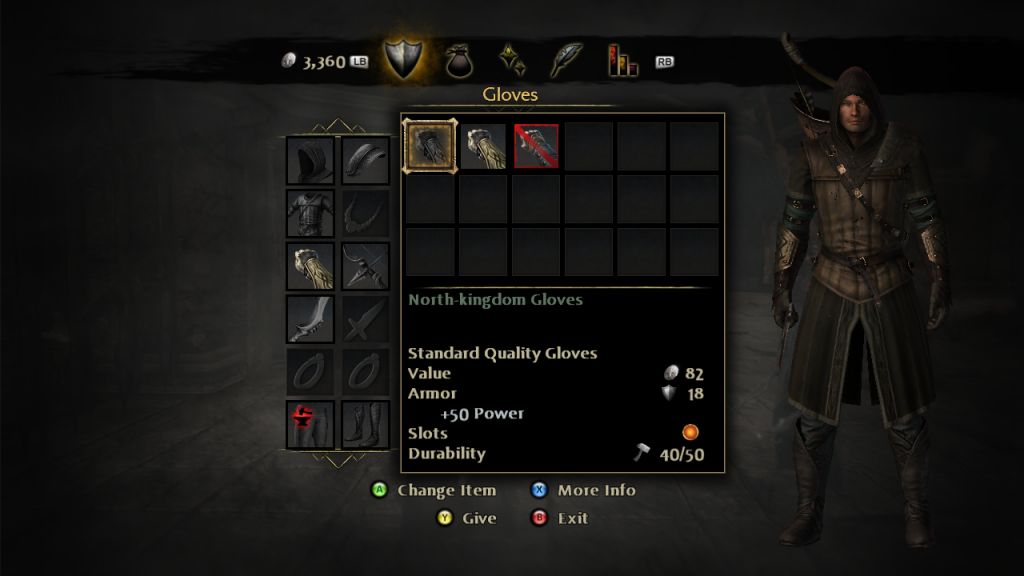Choose the equipped golden gloves slot
Screen dimensions: 1024x576
click(310, 266)
